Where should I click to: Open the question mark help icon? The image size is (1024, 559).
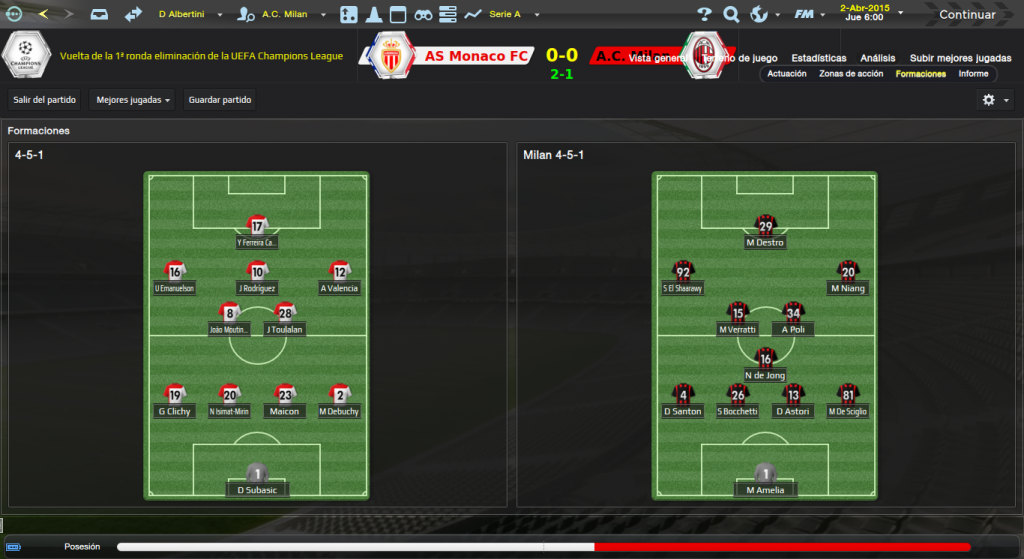704,15
